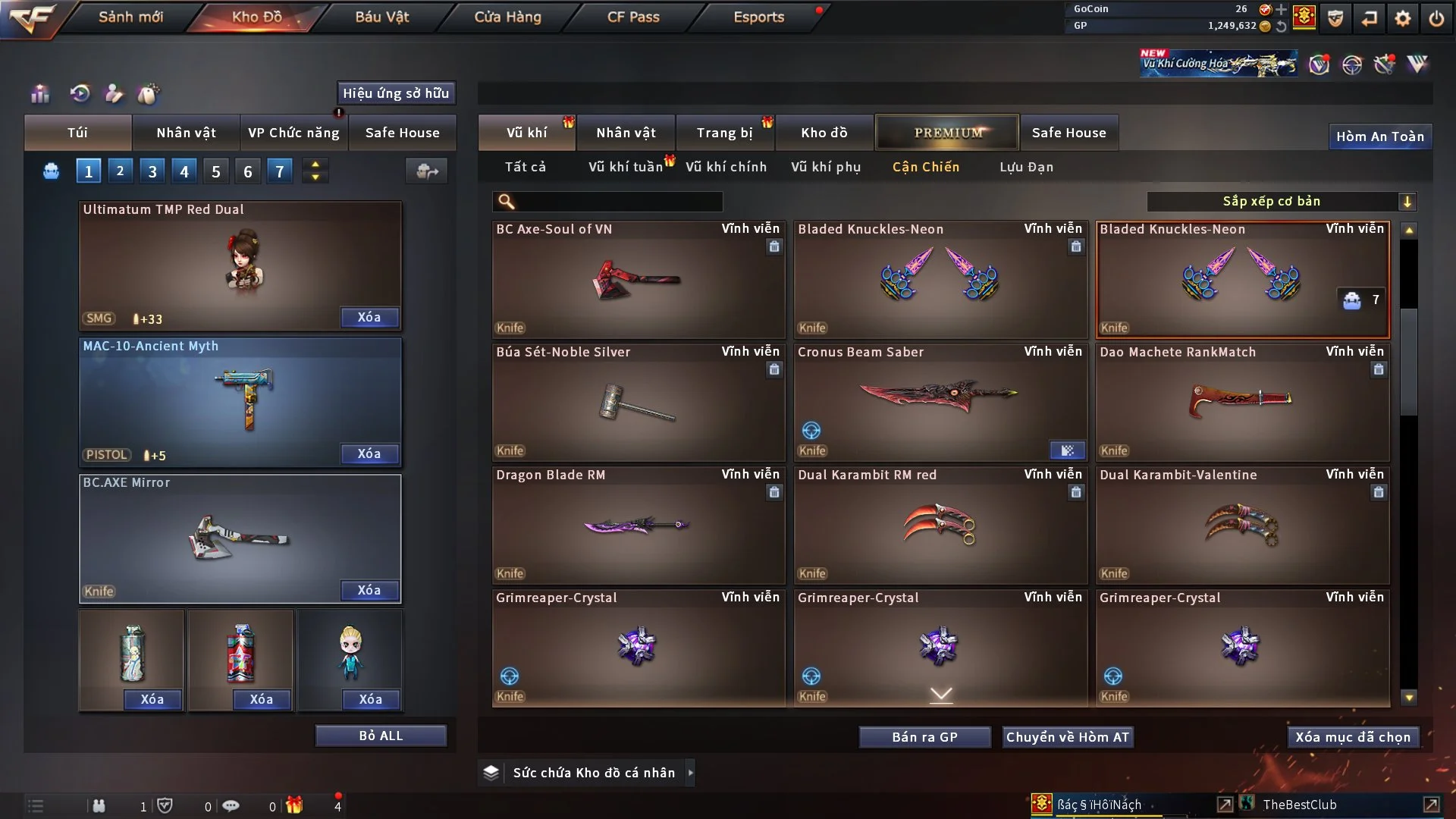Click the Bán ra GP button

click(x=924, y=736)
